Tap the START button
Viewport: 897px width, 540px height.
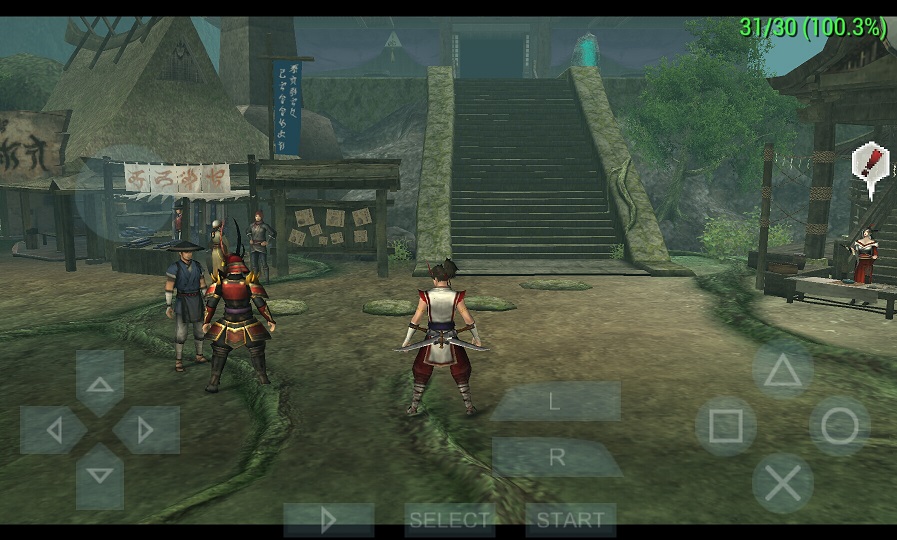[x=570, y=520]
